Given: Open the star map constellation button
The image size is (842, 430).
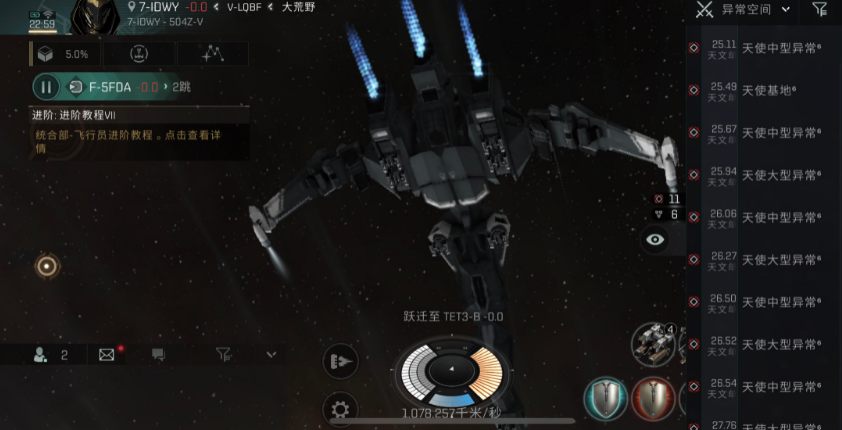Looking at the screenshot, I should pyautogui.click(x=212, y=54).
